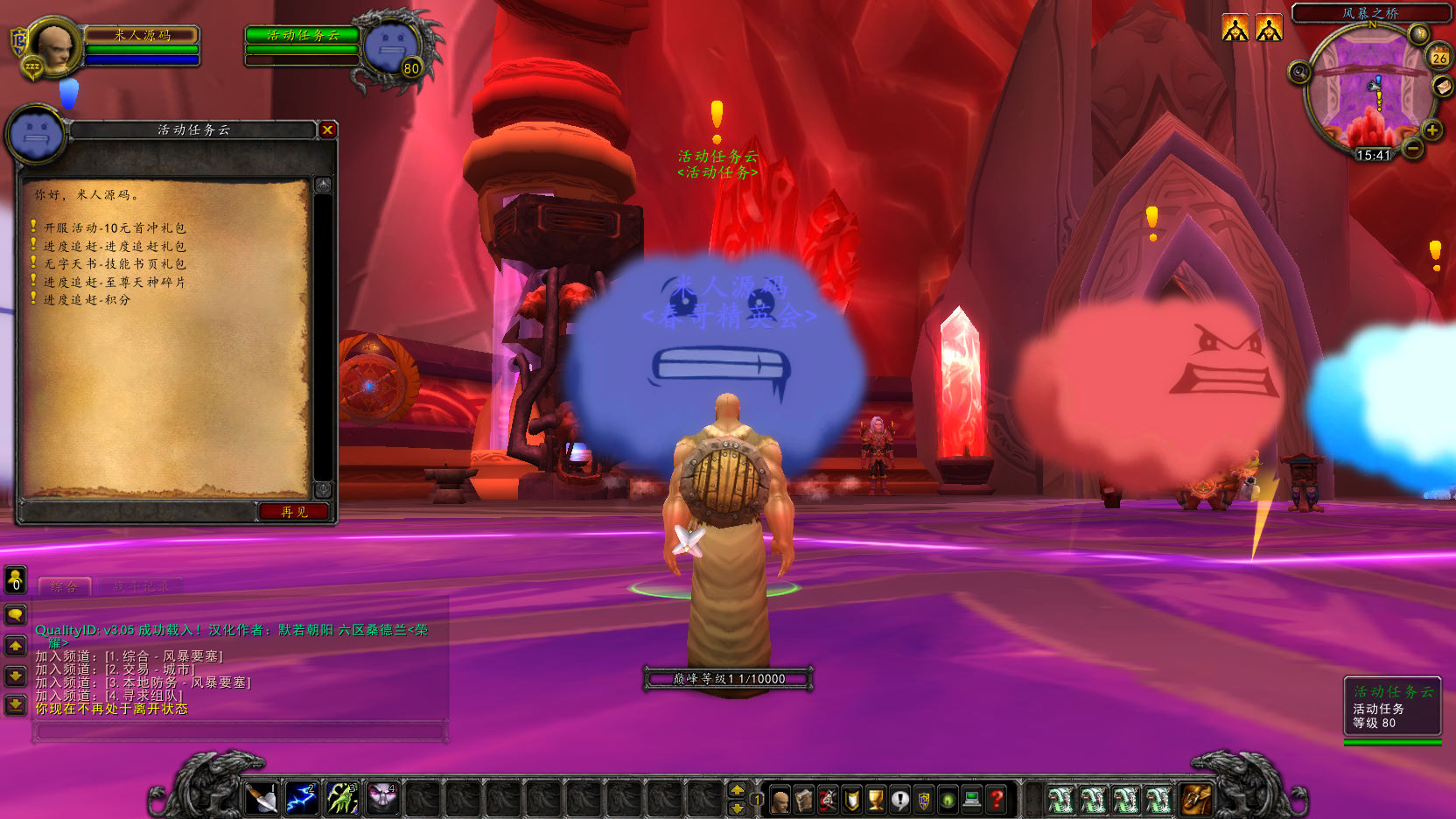Open the red question mark help menu
Viewport: 1456px width, 819px height.
(996, 799)
